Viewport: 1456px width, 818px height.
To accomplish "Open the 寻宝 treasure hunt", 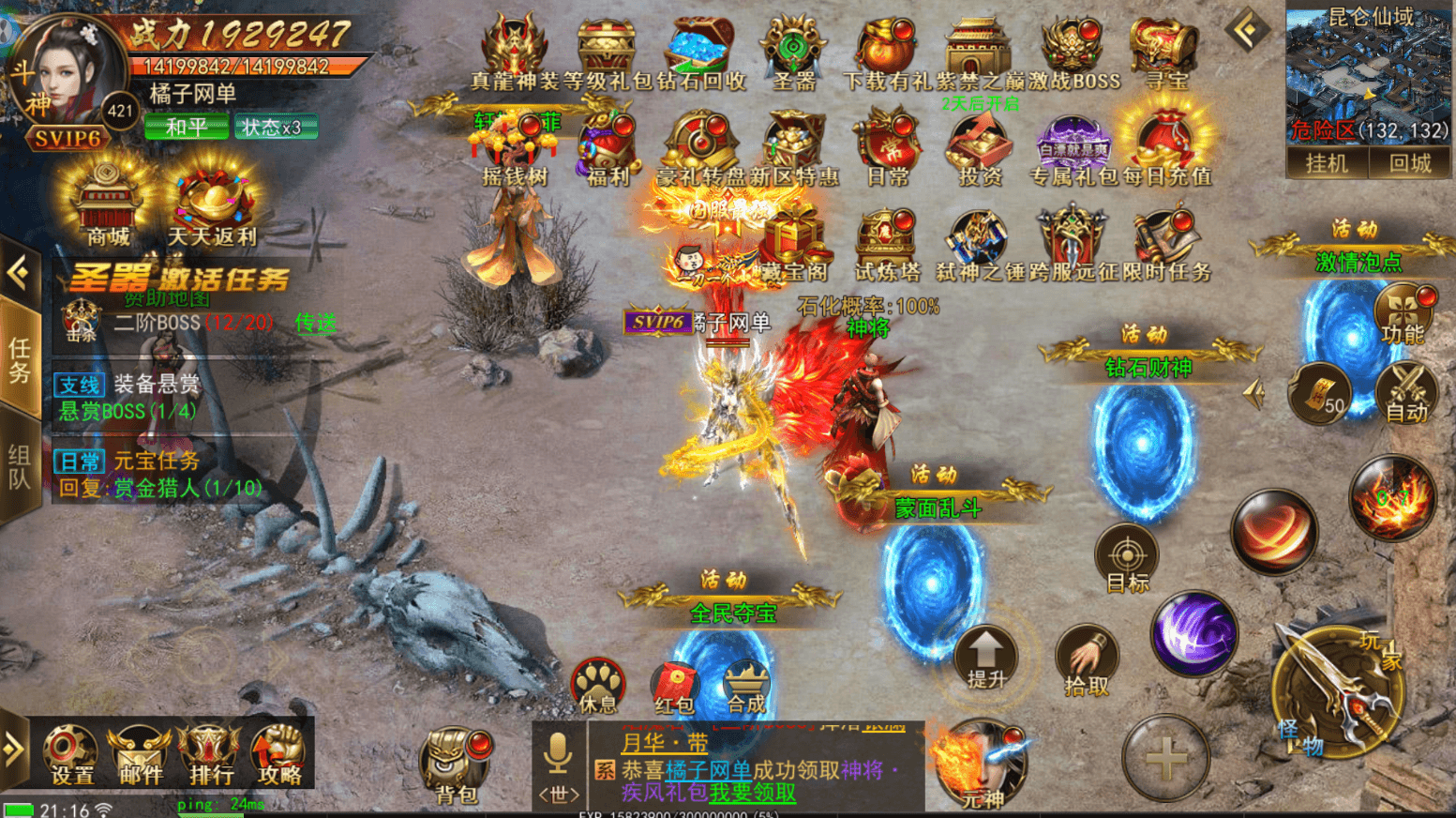I will coord(1165,53).
